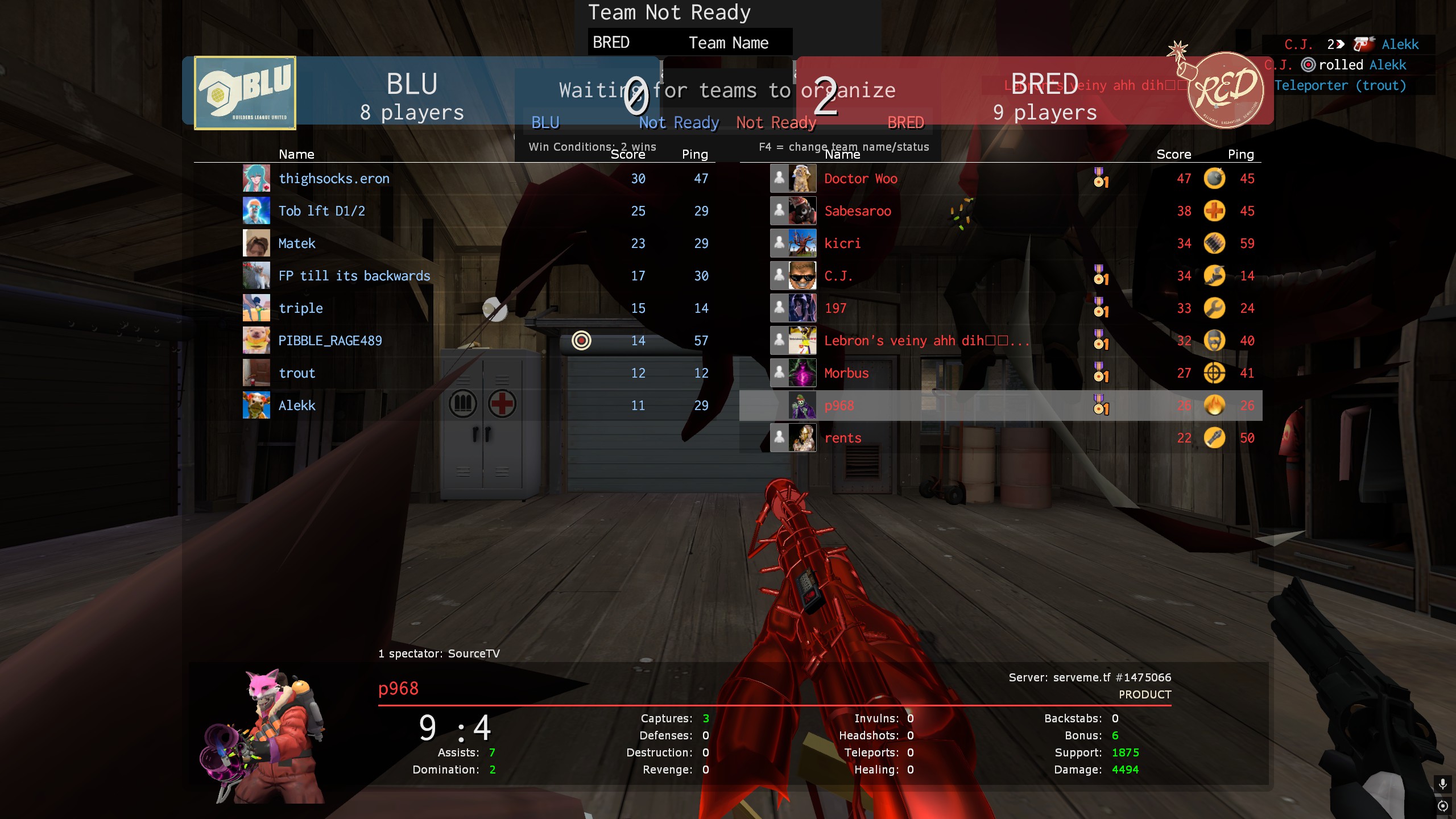The image size is (1456, 819).
Task: Select player 197 on the RED team
Action: (835, 308)
